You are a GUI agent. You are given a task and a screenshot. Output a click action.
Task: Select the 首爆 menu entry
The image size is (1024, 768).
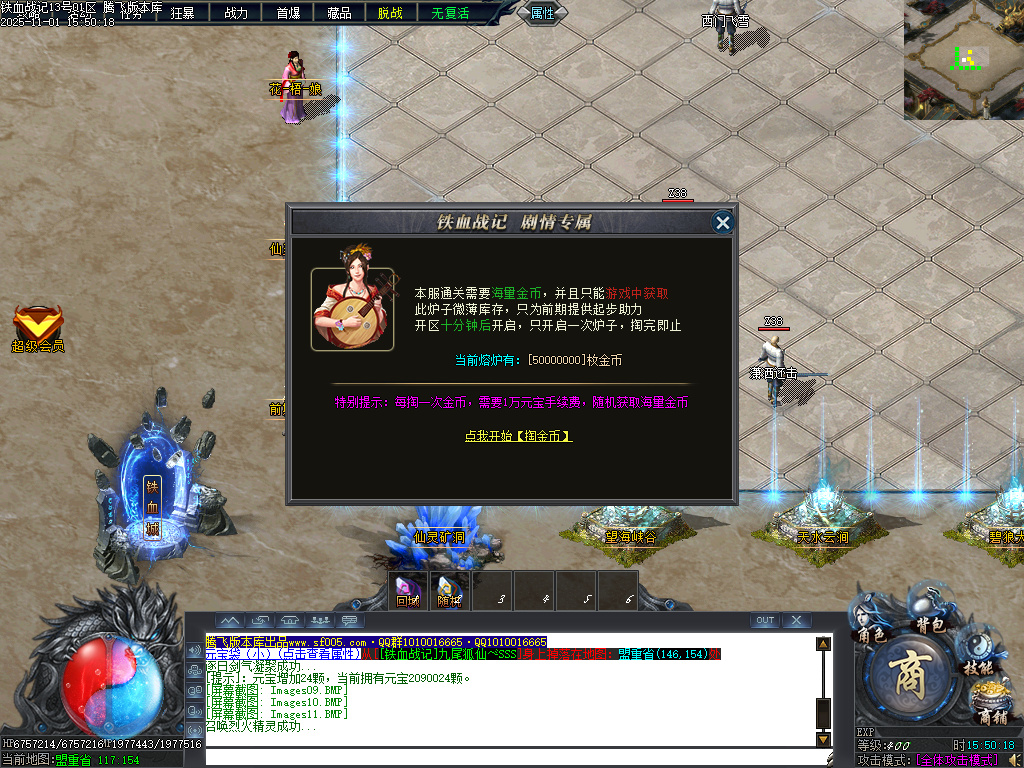coord(288,13)
